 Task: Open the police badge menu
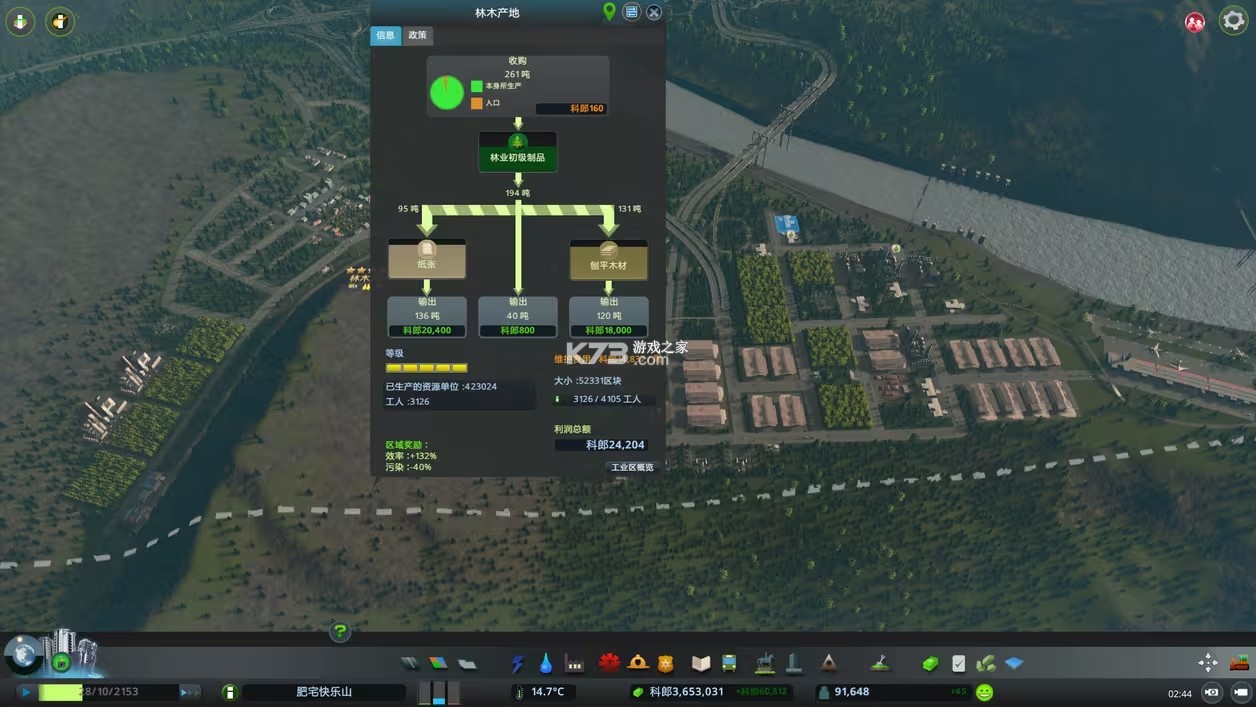click(666, 662)
